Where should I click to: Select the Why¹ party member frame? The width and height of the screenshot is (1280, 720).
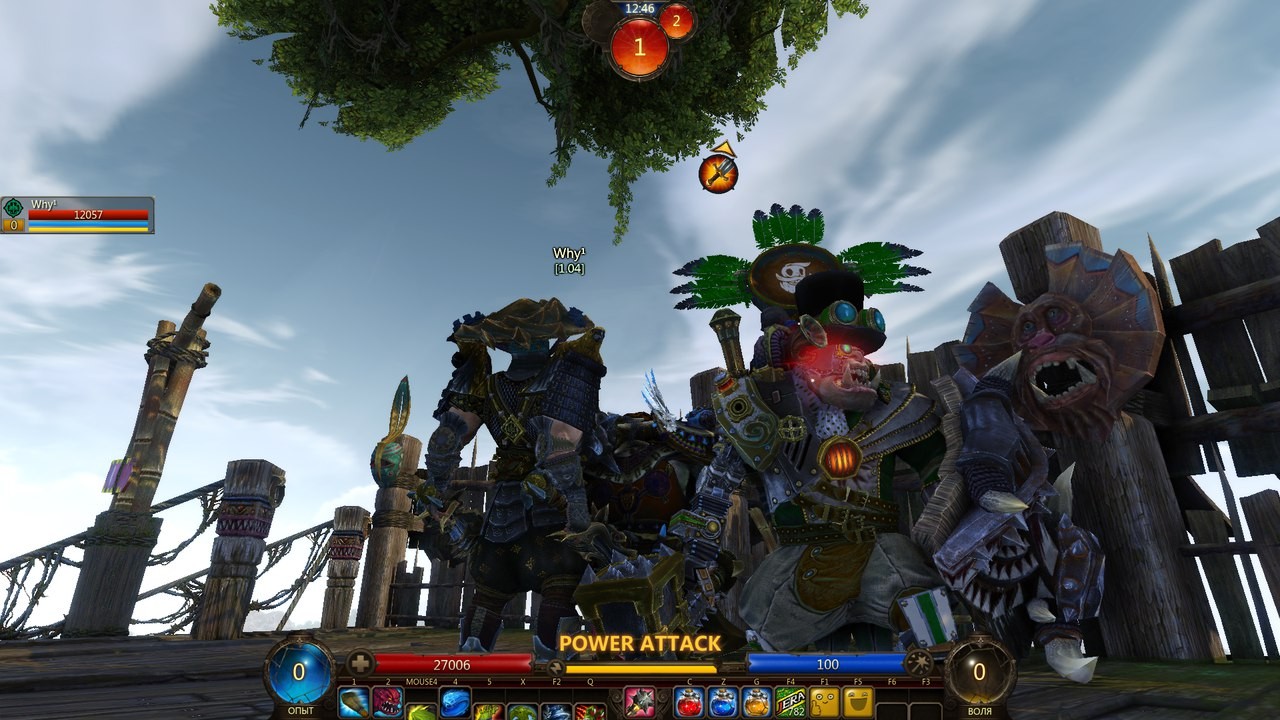(x=78, y=214)
